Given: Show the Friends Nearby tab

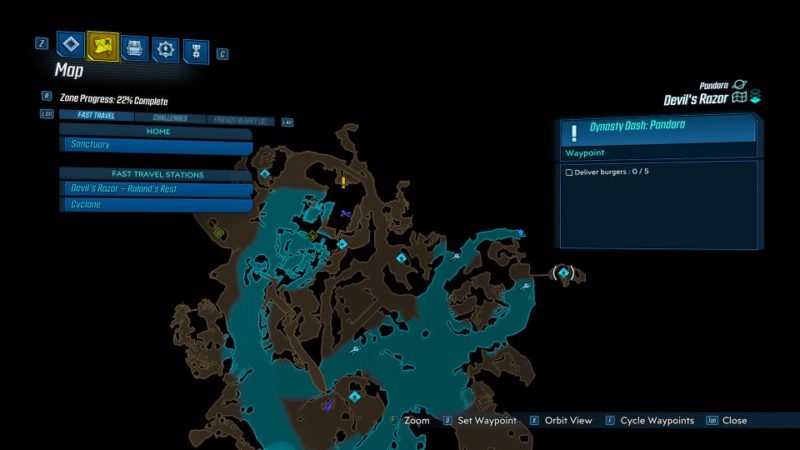Looking at the screenshot, I should (x=240, y=120).
